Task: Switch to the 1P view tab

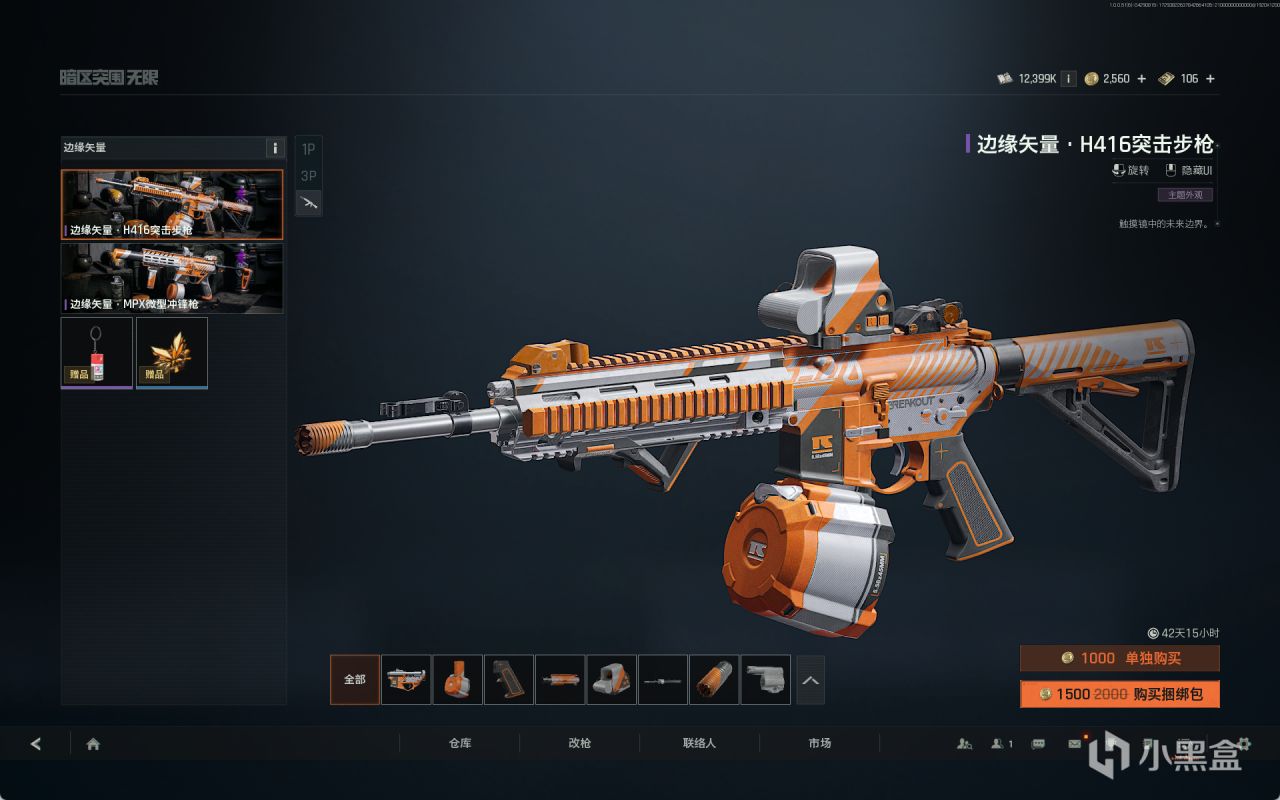Action: pyautogui.click(x=309, y=149)
